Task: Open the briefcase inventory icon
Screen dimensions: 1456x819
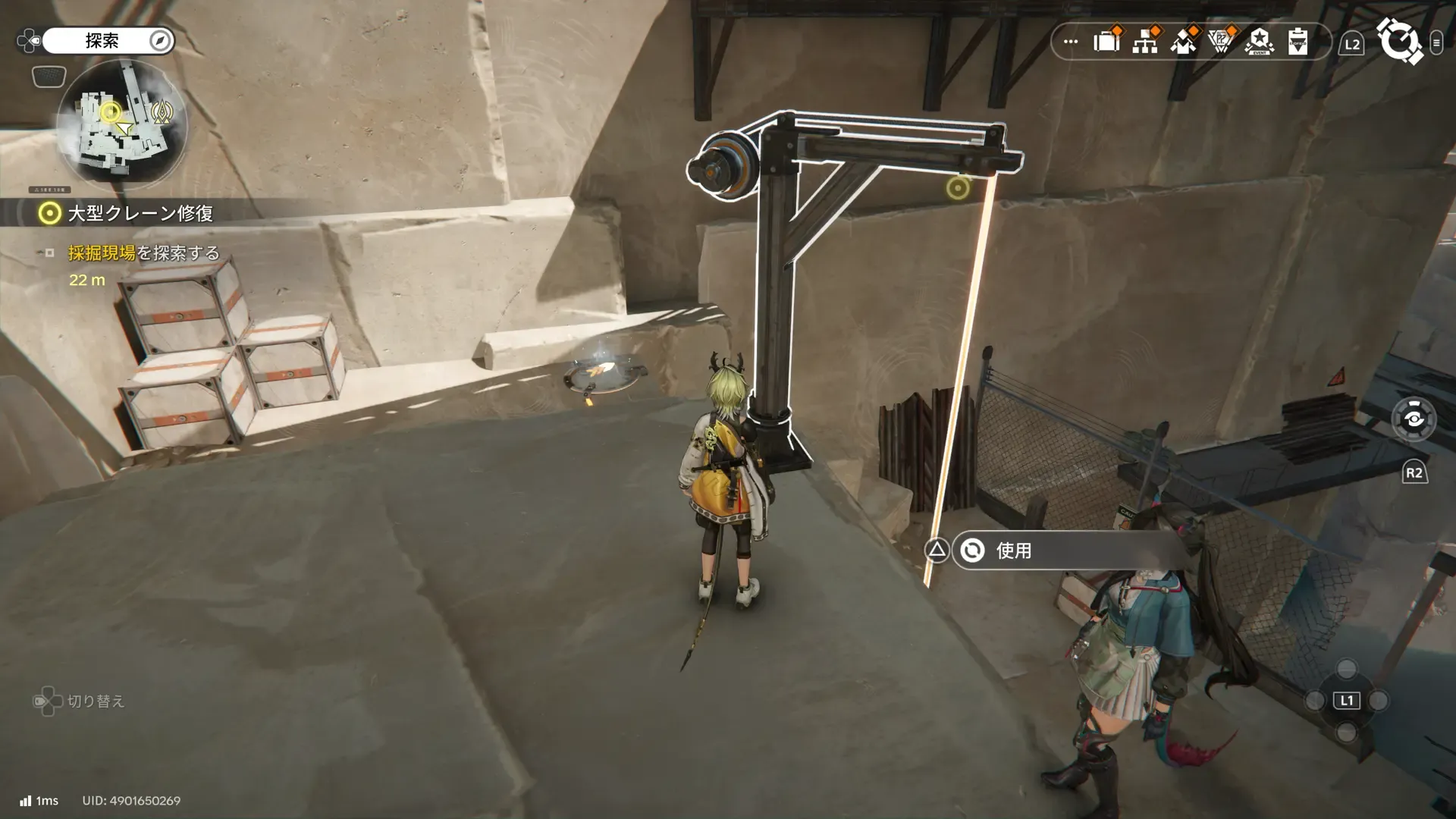Action: click(x=1106, y=42)
